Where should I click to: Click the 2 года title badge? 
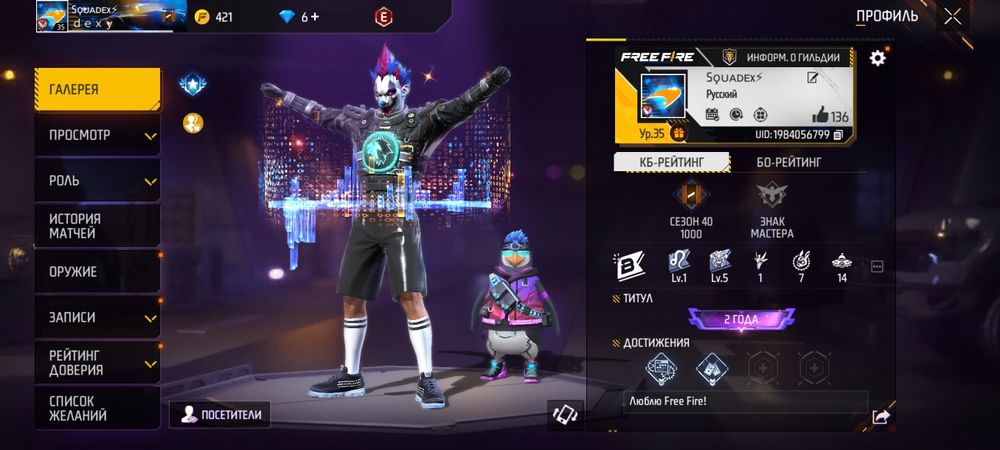tap(741, 320)
